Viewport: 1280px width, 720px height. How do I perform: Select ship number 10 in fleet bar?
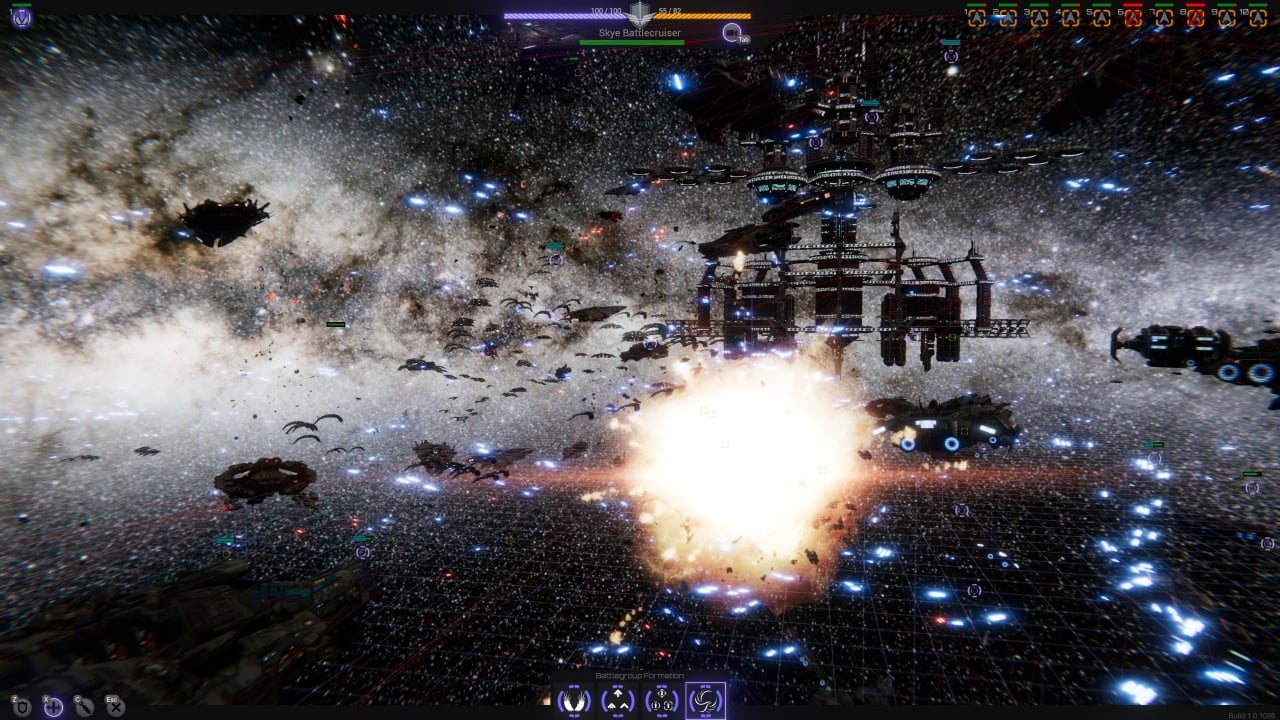[x=1258, y=17]
